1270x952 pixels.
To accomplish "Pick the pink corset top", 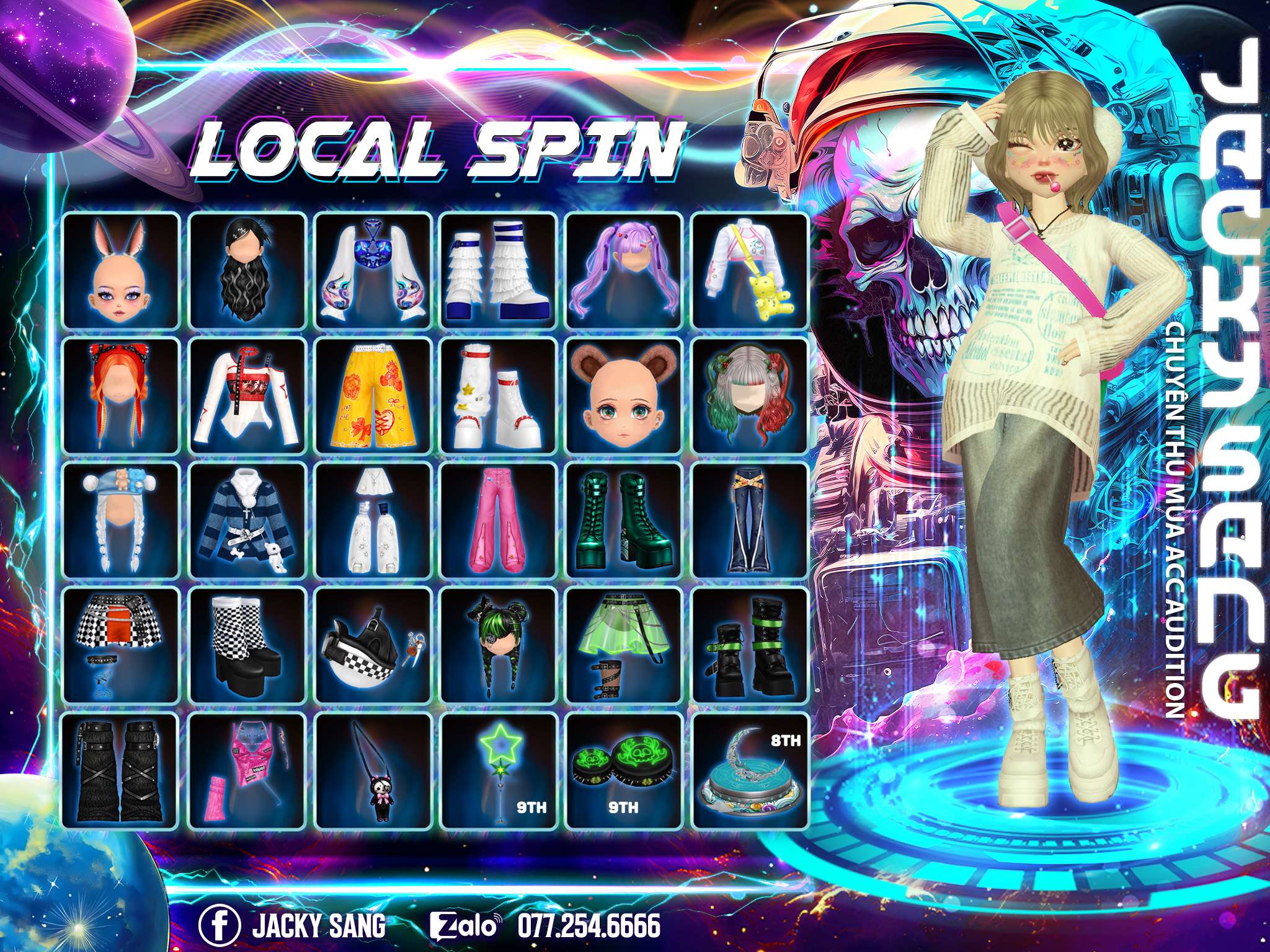I will click(x=247, y=771).
